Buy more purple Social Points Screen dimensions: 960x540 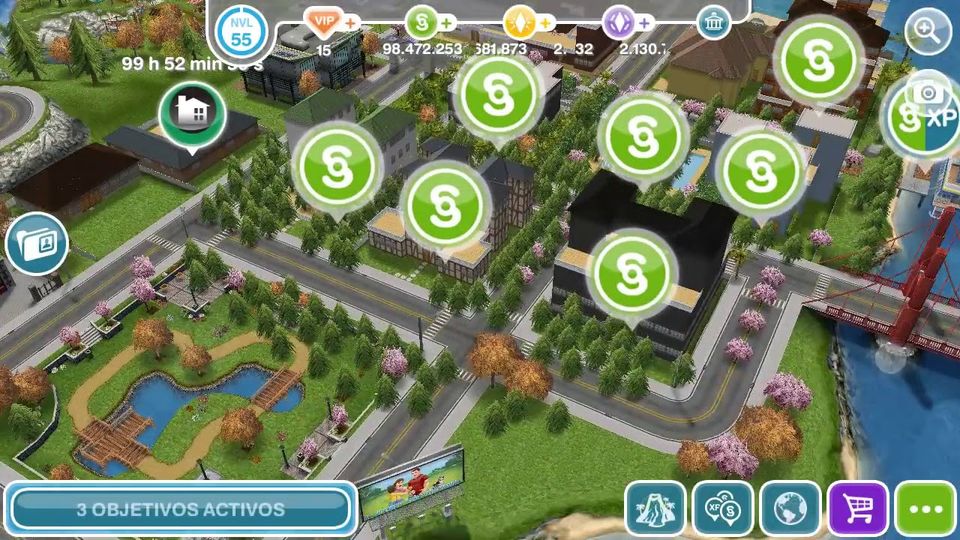(645, 21)
